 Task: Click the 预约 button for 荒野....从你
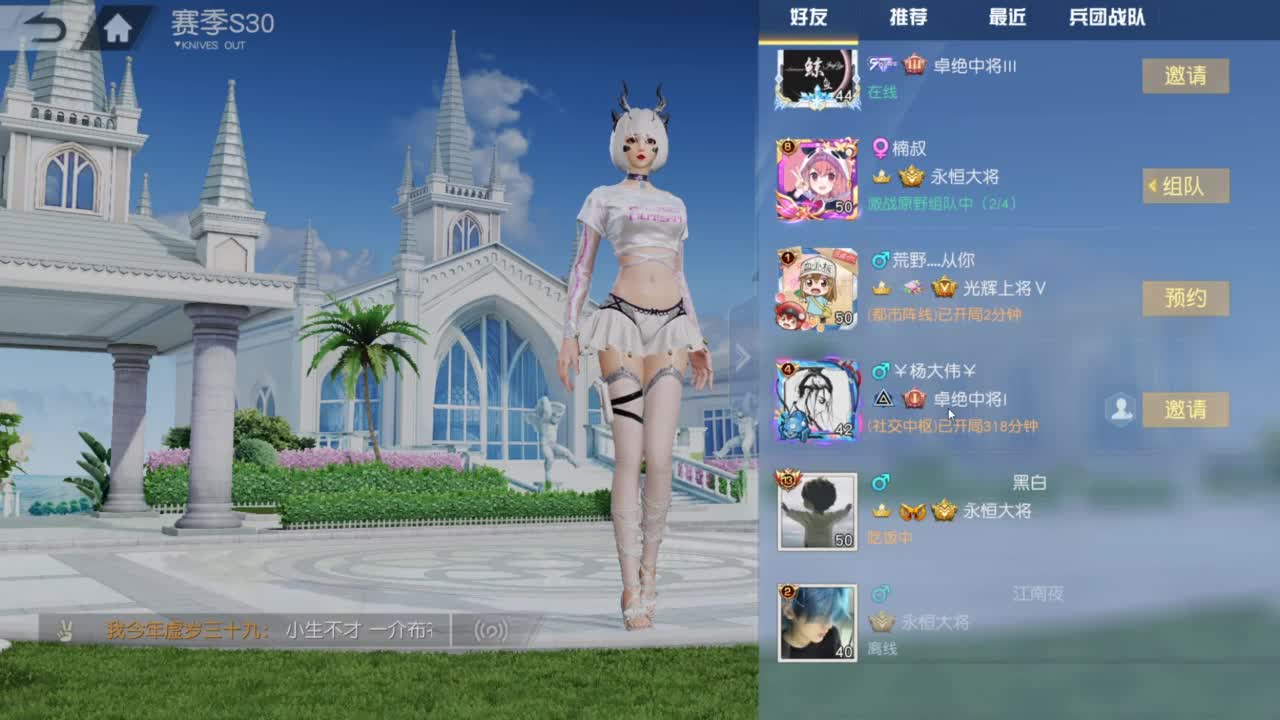[1185, 298]
